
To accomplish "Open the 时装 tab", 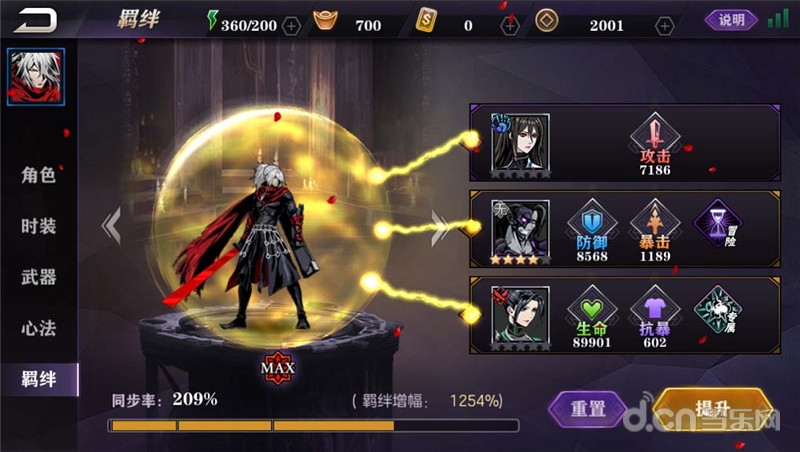I will click(38, 226).
